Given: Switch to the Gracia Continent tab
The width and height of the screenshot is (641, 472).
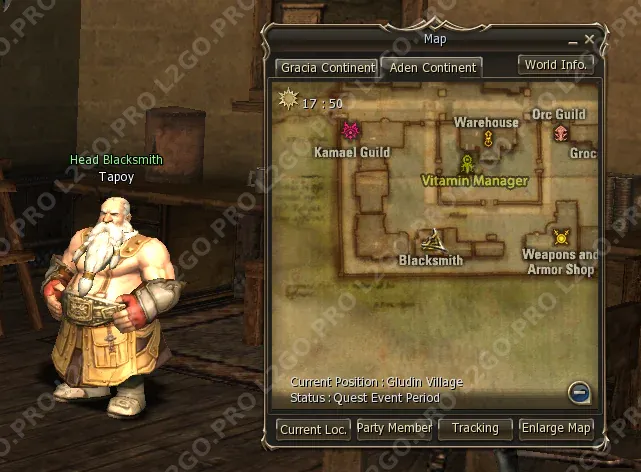Looking at the screenshot, I should click(x=327, y=68).
